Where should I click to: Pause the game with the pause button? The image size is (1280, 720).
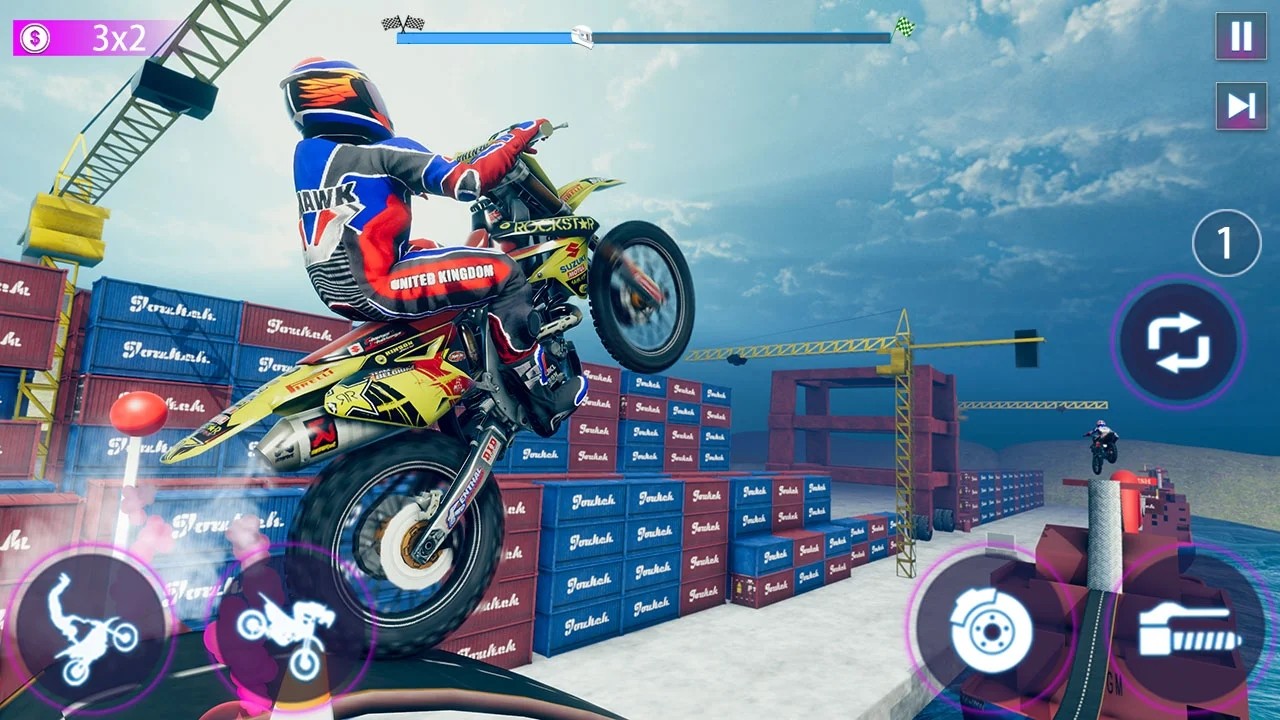pos(1241,37)
